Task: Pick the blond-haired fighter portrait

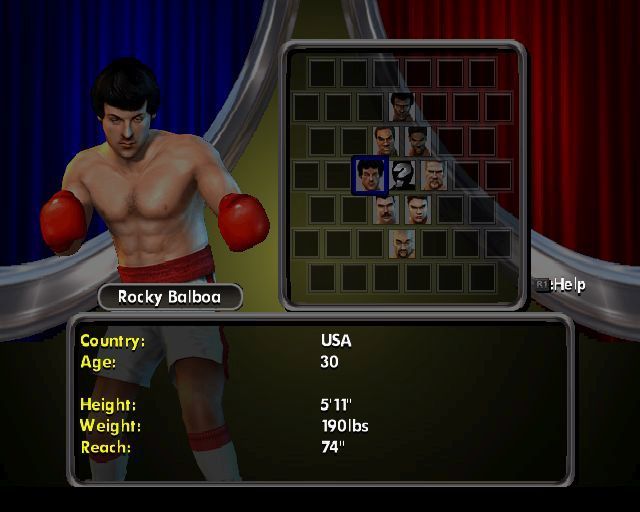Action: [x=434, y=175]
